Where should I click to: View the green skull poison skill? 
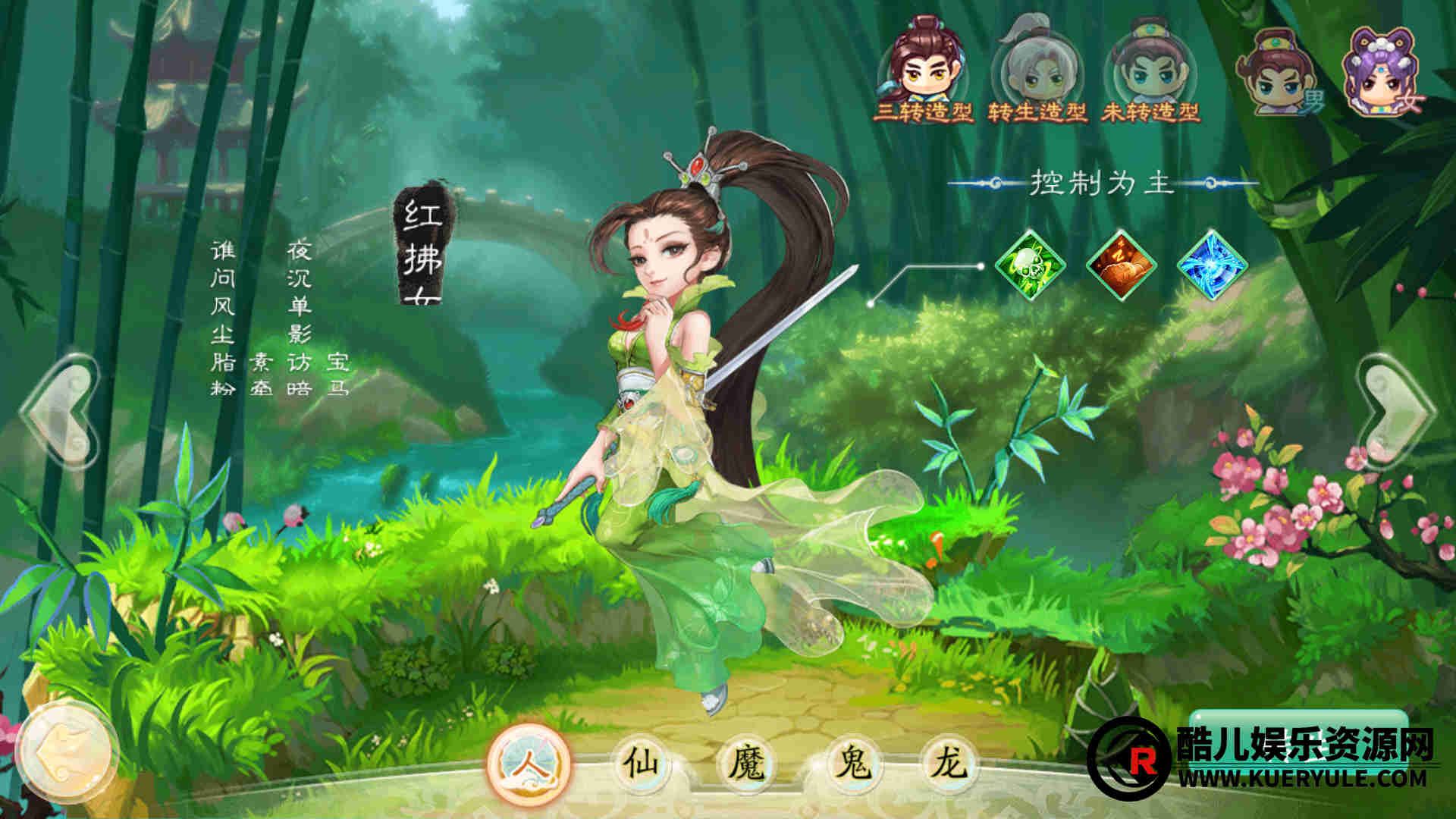pos(1030,265)
